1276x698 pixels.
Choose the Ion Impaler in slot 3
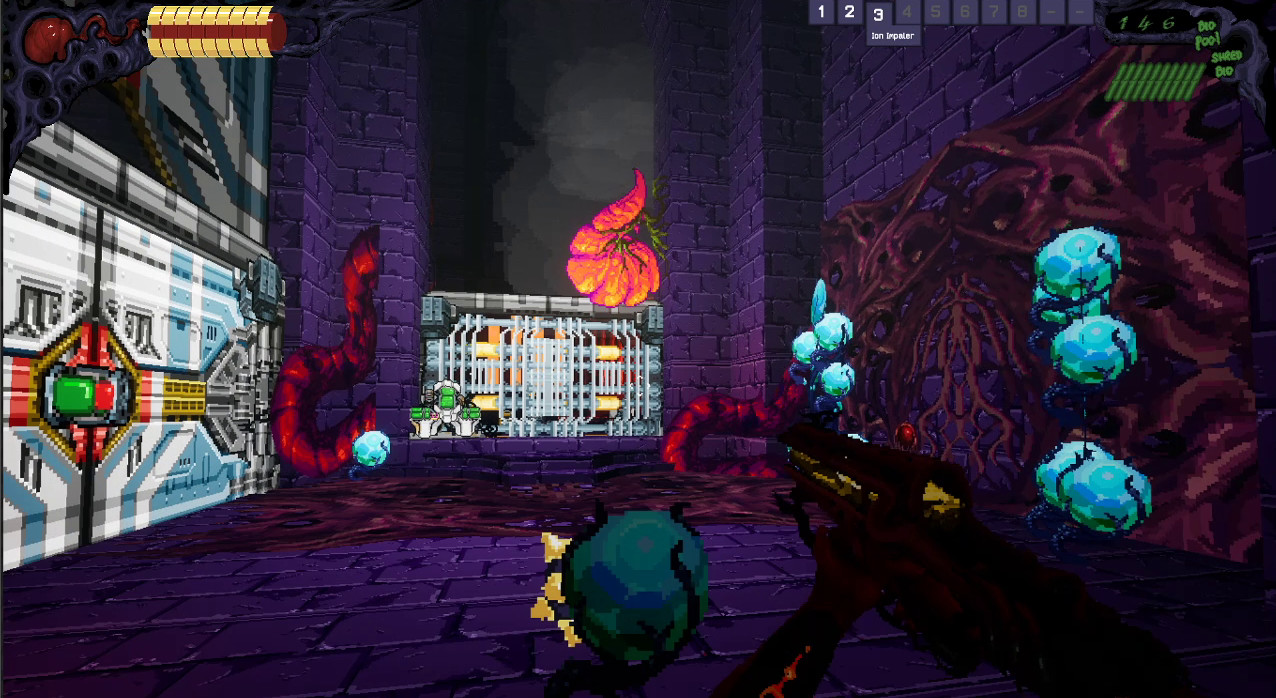[878, 15]
